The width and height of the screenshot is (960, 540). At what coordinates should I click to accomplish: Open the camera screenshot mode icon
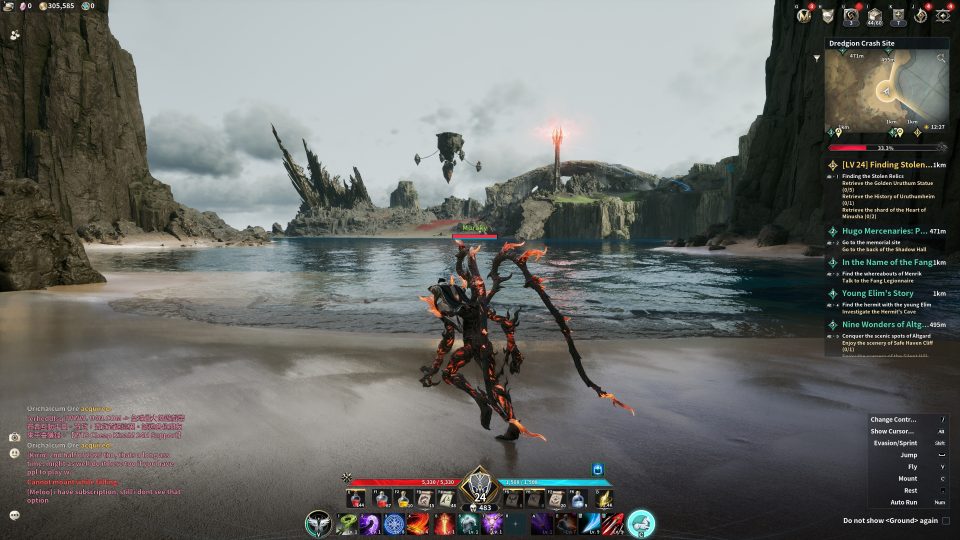15,438
